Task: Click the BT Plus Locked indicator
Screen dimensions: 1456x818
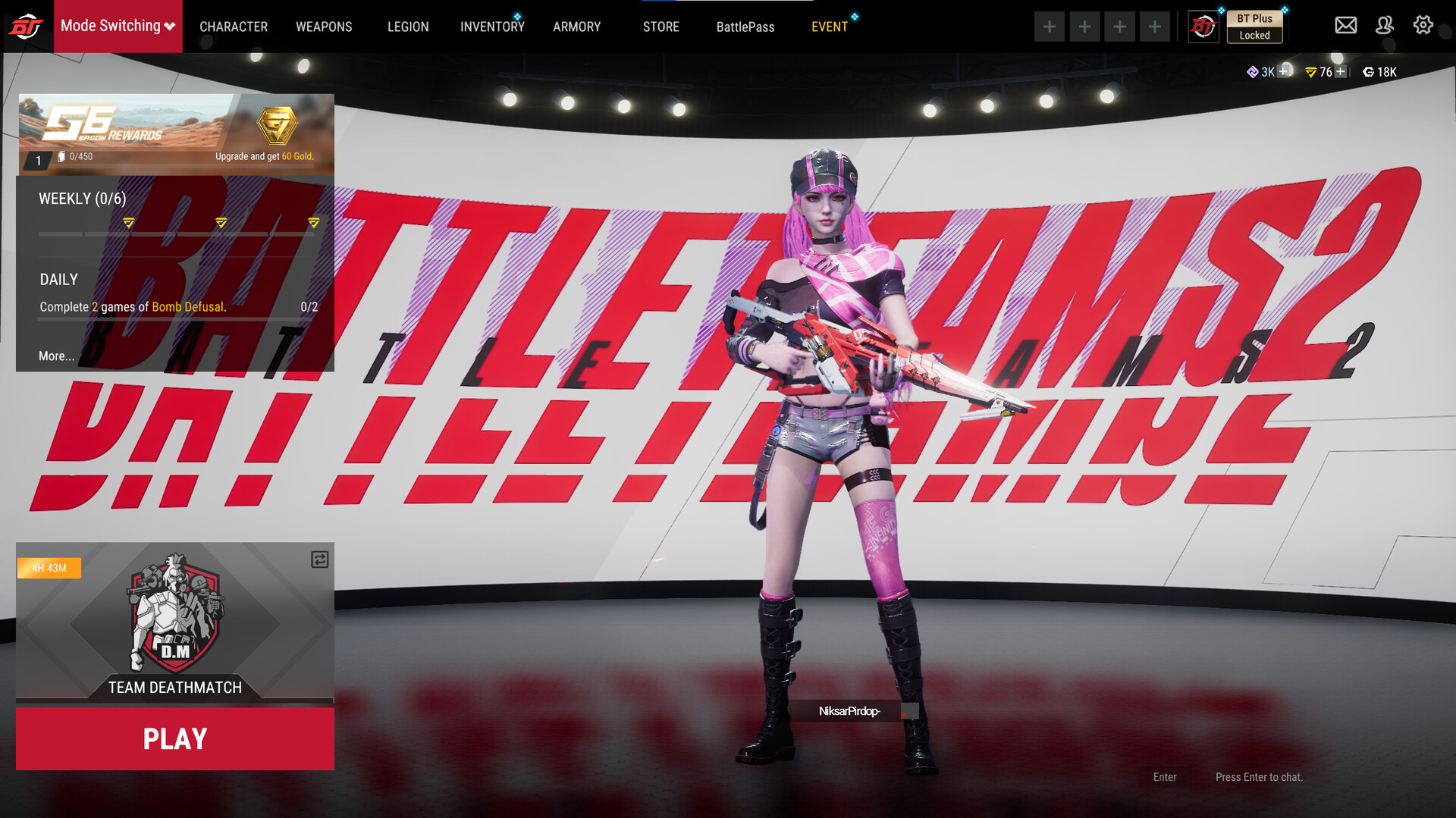Action: [1254, 25]
